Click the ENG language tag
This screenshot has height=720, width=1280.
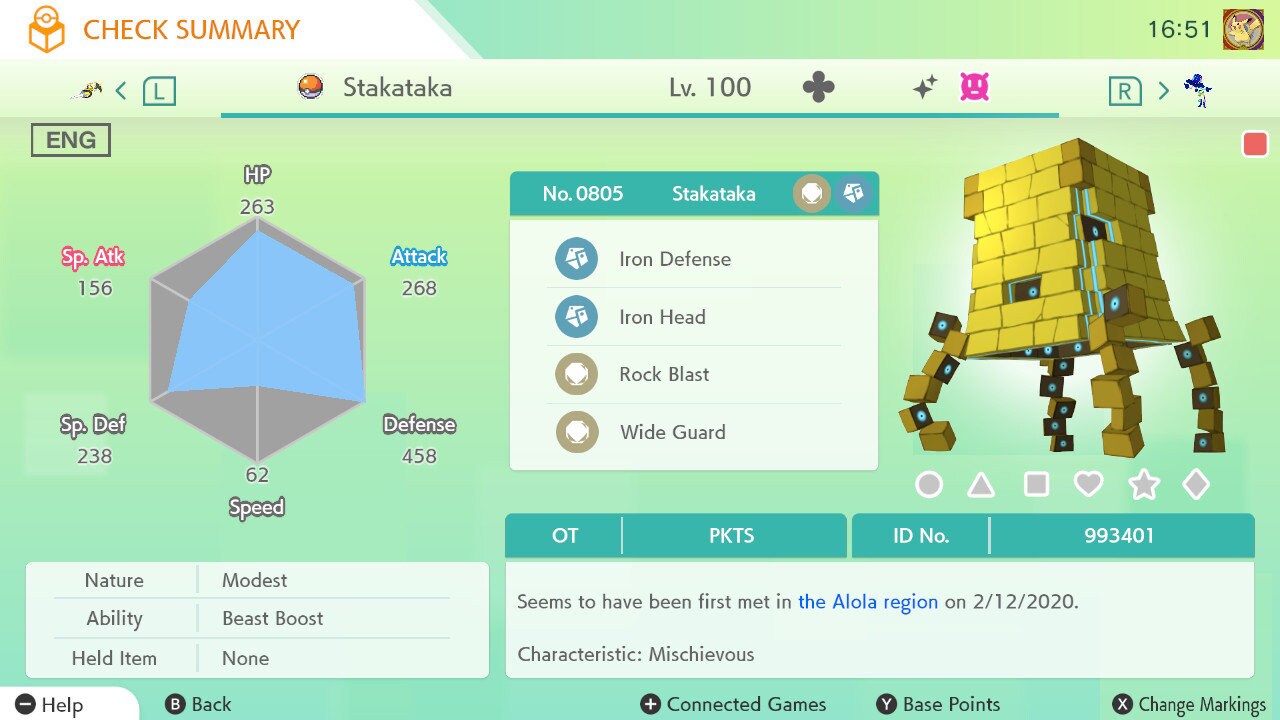(x=71, y=140)
